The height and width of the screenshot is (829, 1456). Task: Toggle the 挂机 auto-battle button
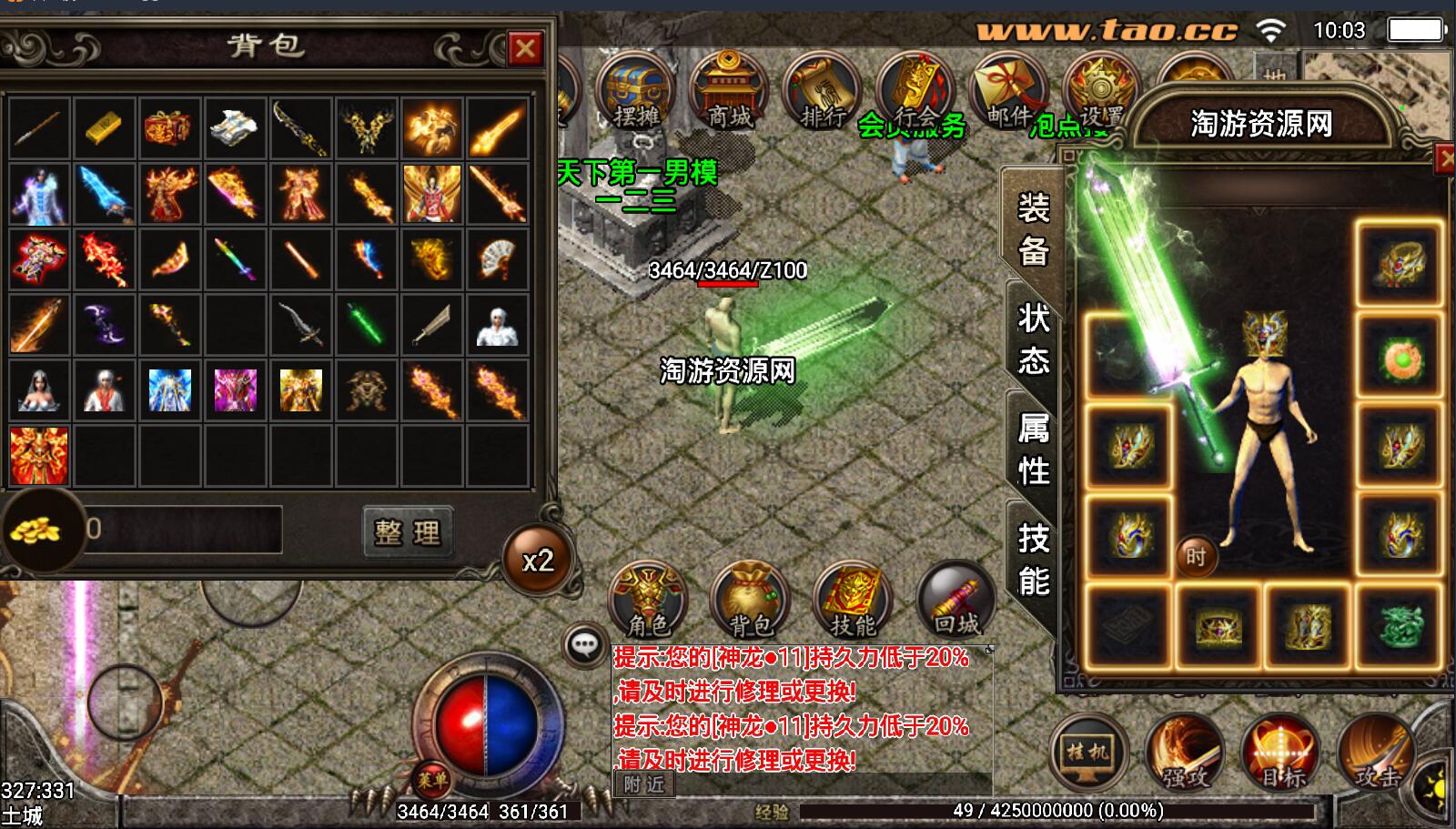tap(1088, 753)
